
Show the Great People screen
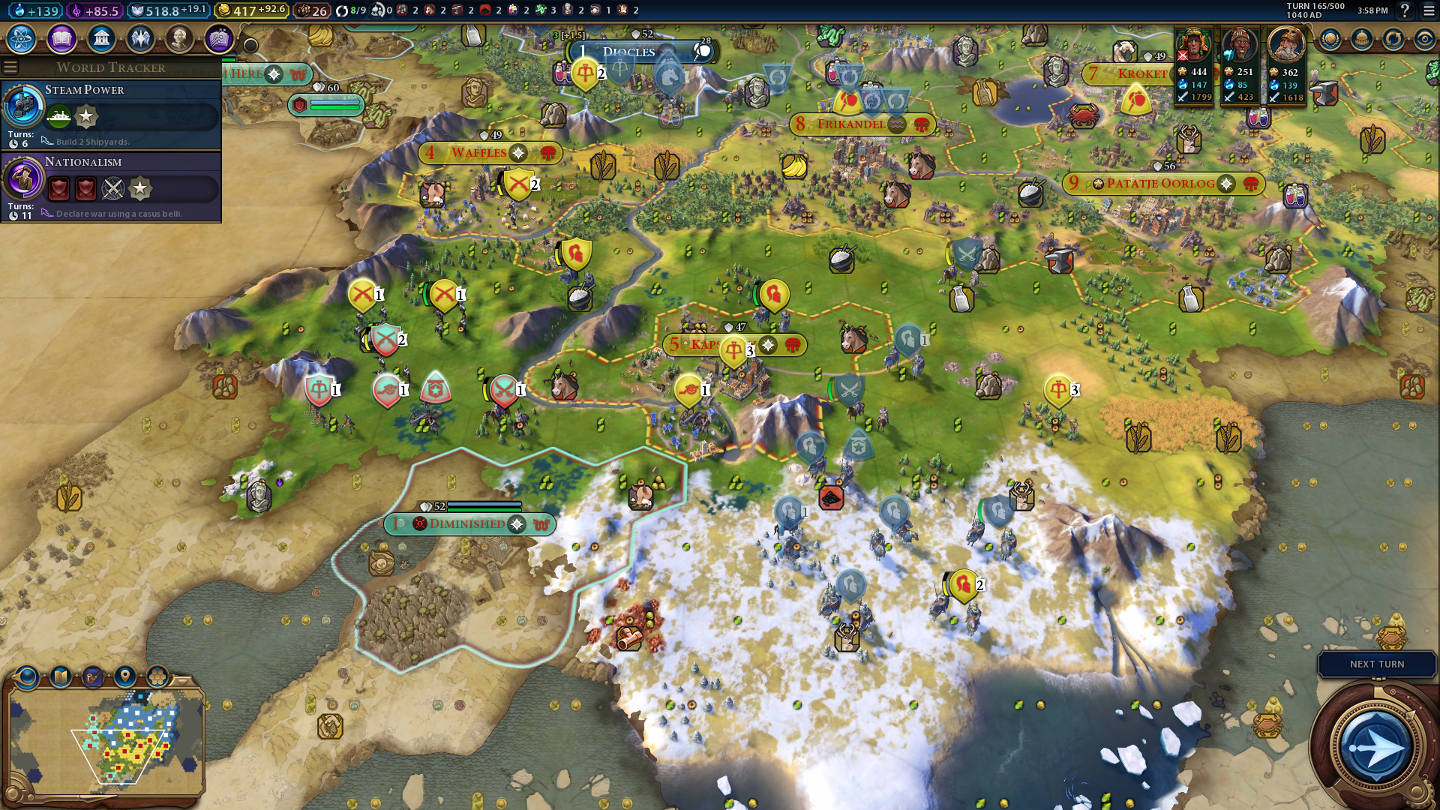[179, 39]
